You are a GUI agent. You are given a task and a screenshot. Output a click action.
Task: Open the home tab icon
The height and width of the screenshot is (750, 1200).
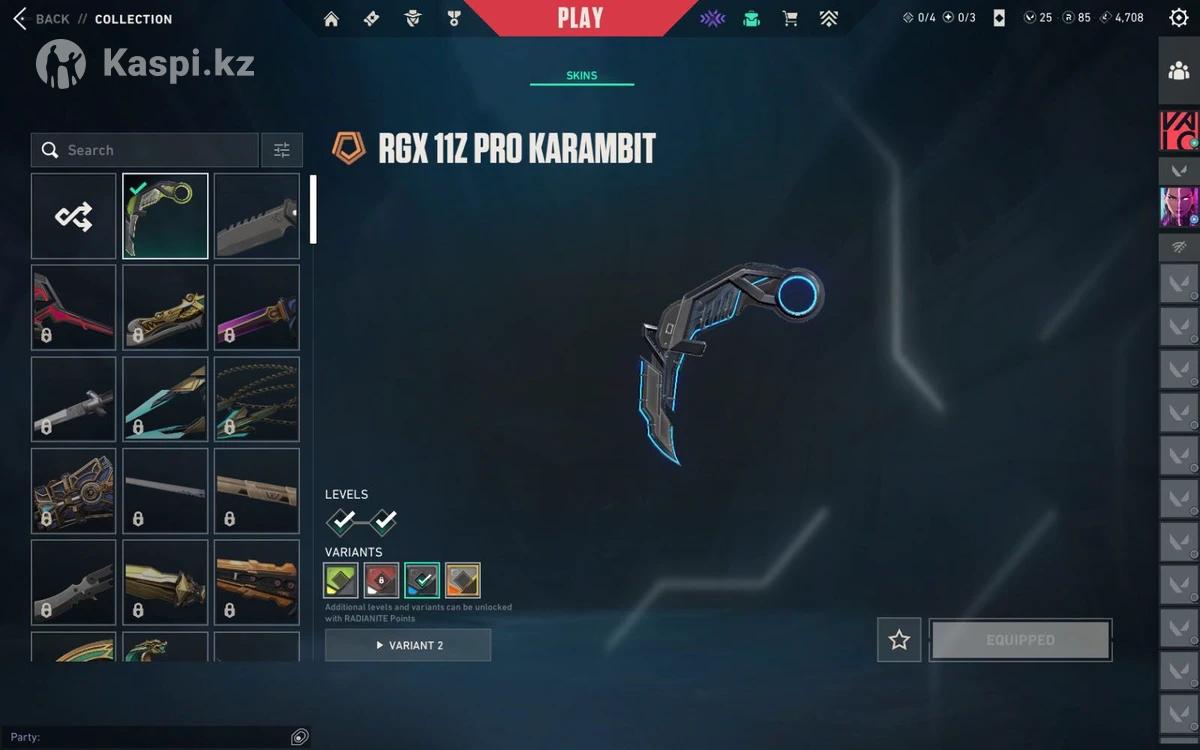(x=332, y=19)
